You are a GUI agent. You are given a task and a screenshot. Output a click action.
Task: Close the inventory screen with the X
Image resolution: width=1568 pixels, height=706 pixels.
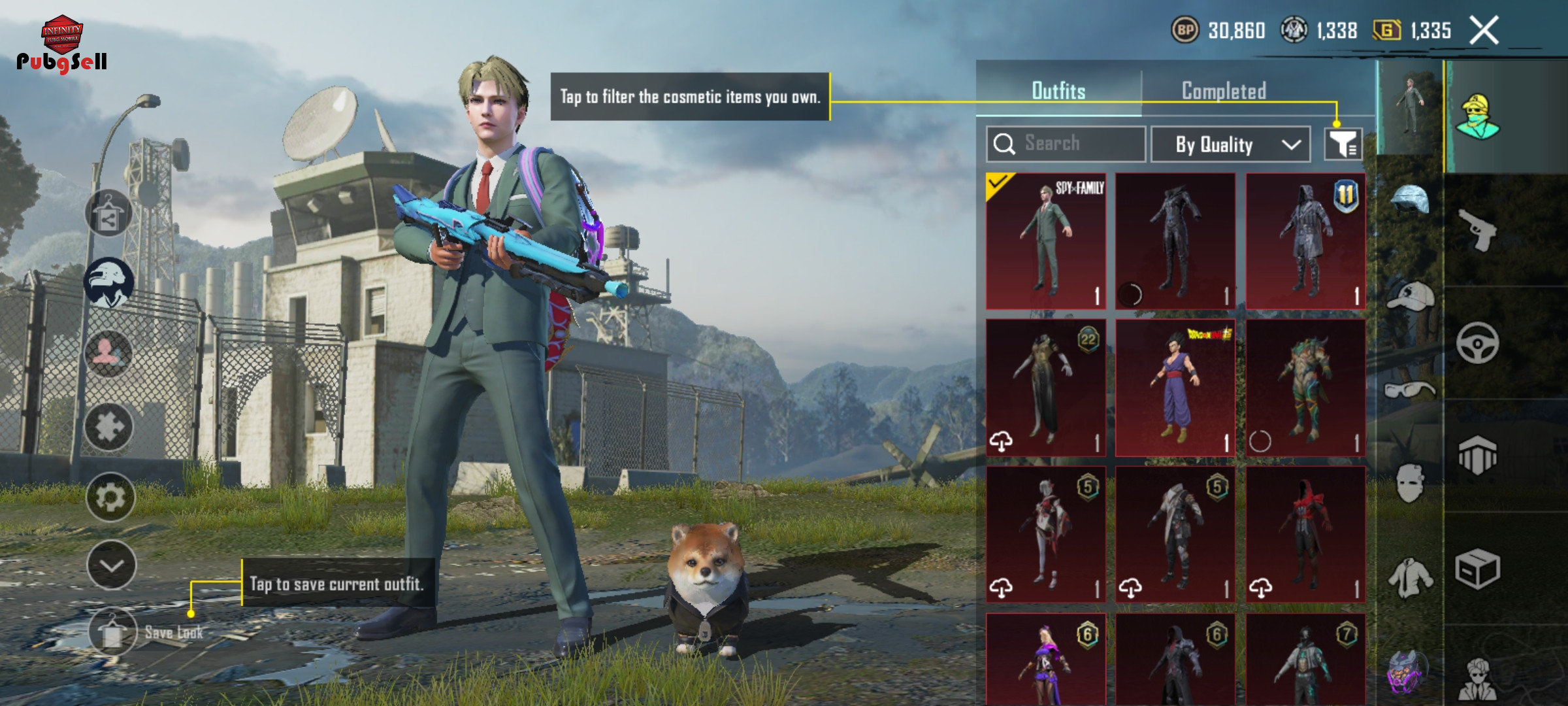[x=1484, y=31]
